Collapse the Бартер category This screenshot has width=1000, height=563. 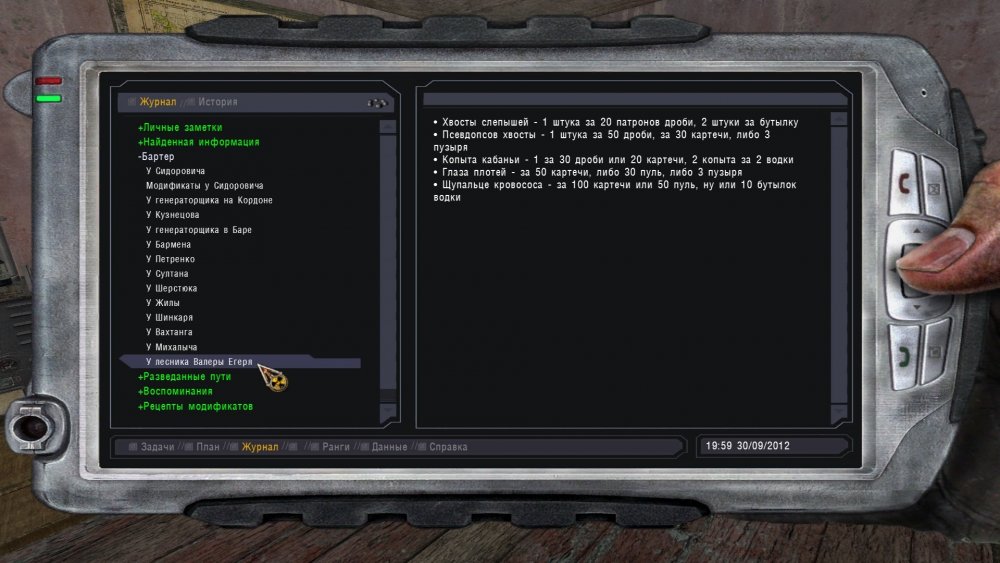[x=156, y=157]
